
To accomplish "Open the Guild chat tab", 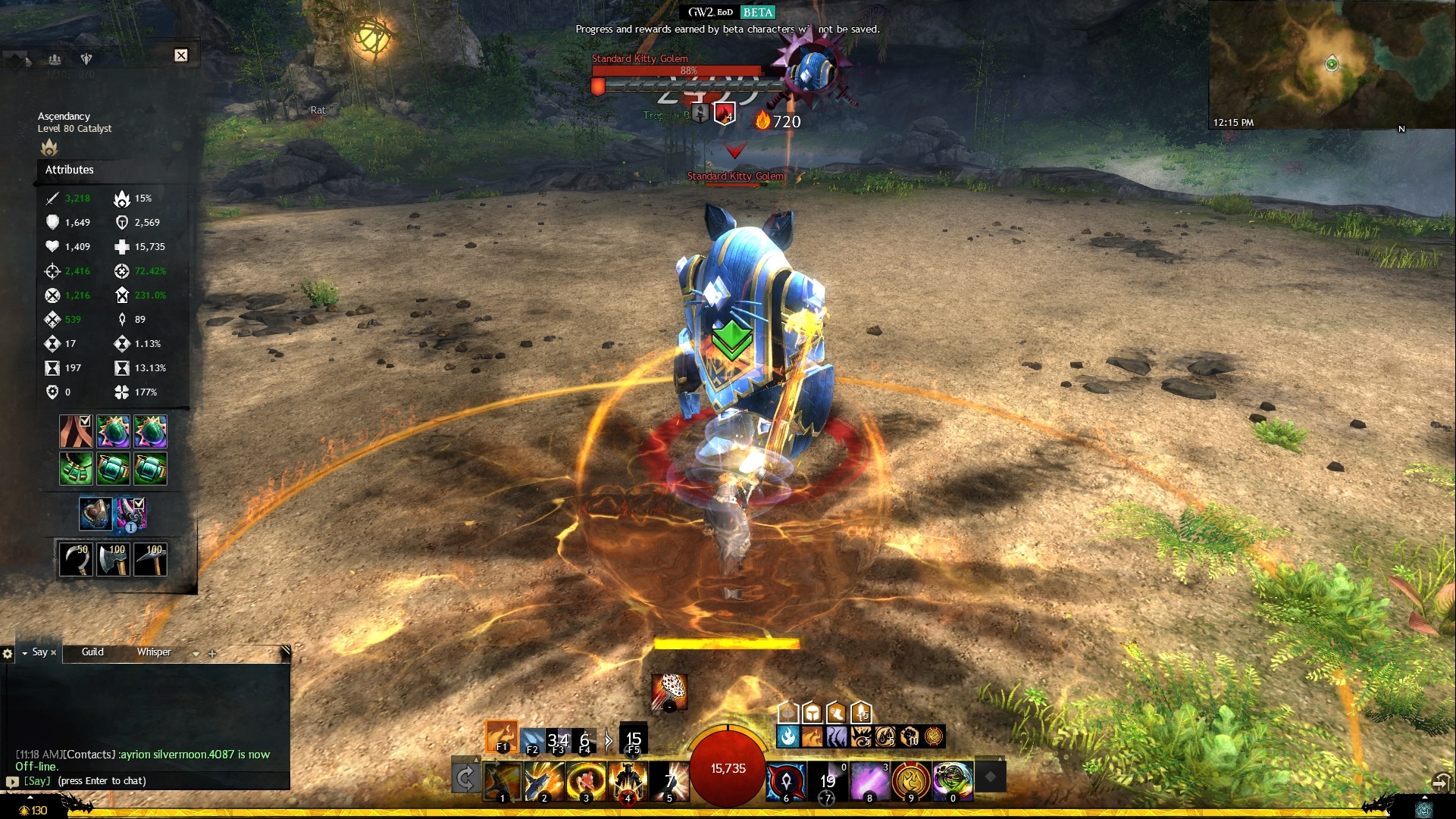I will [92, 652].
